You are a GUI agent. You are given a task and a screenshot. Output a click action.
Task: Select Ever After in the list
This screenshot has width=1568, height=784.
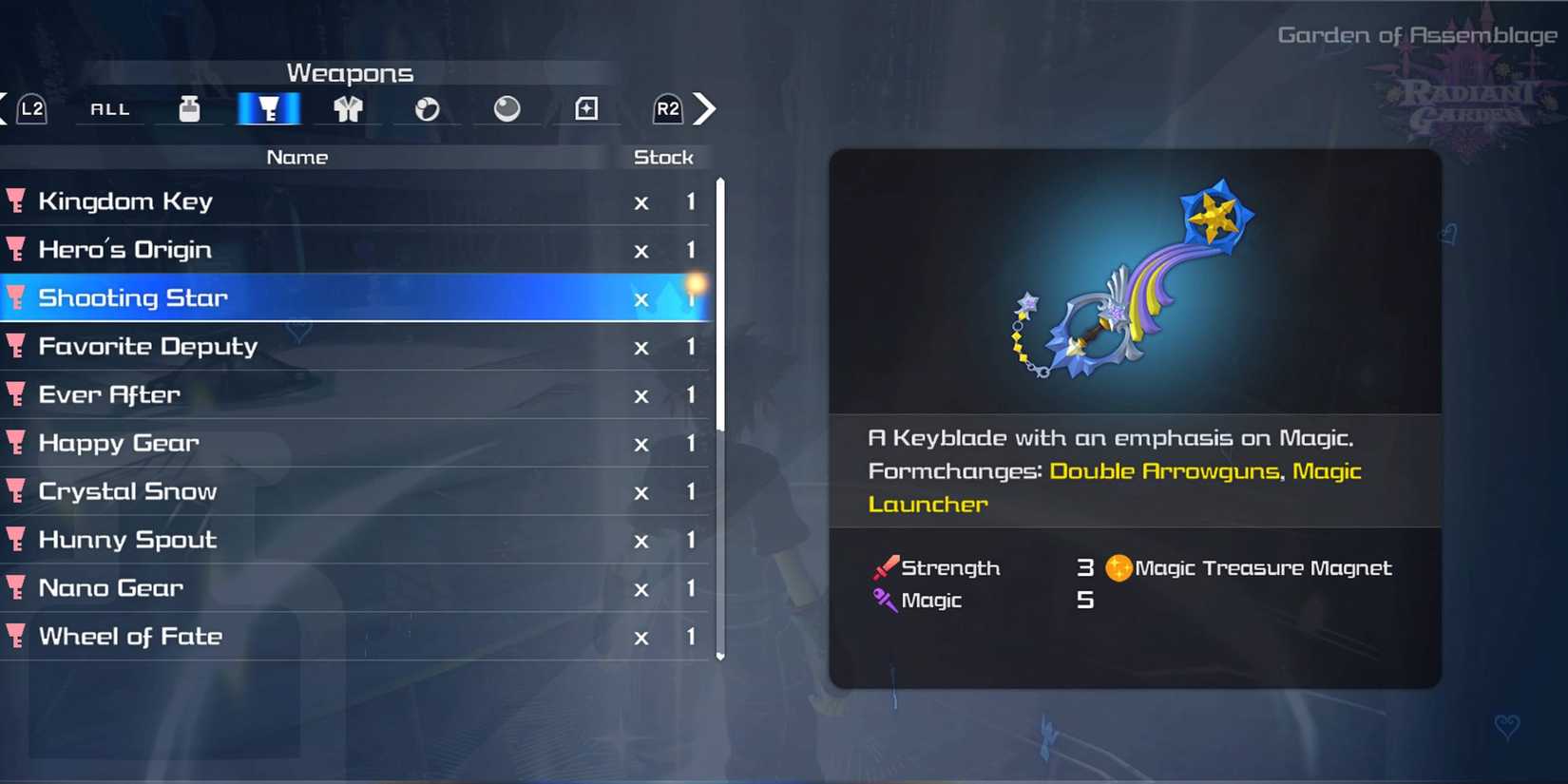point(108,394)
